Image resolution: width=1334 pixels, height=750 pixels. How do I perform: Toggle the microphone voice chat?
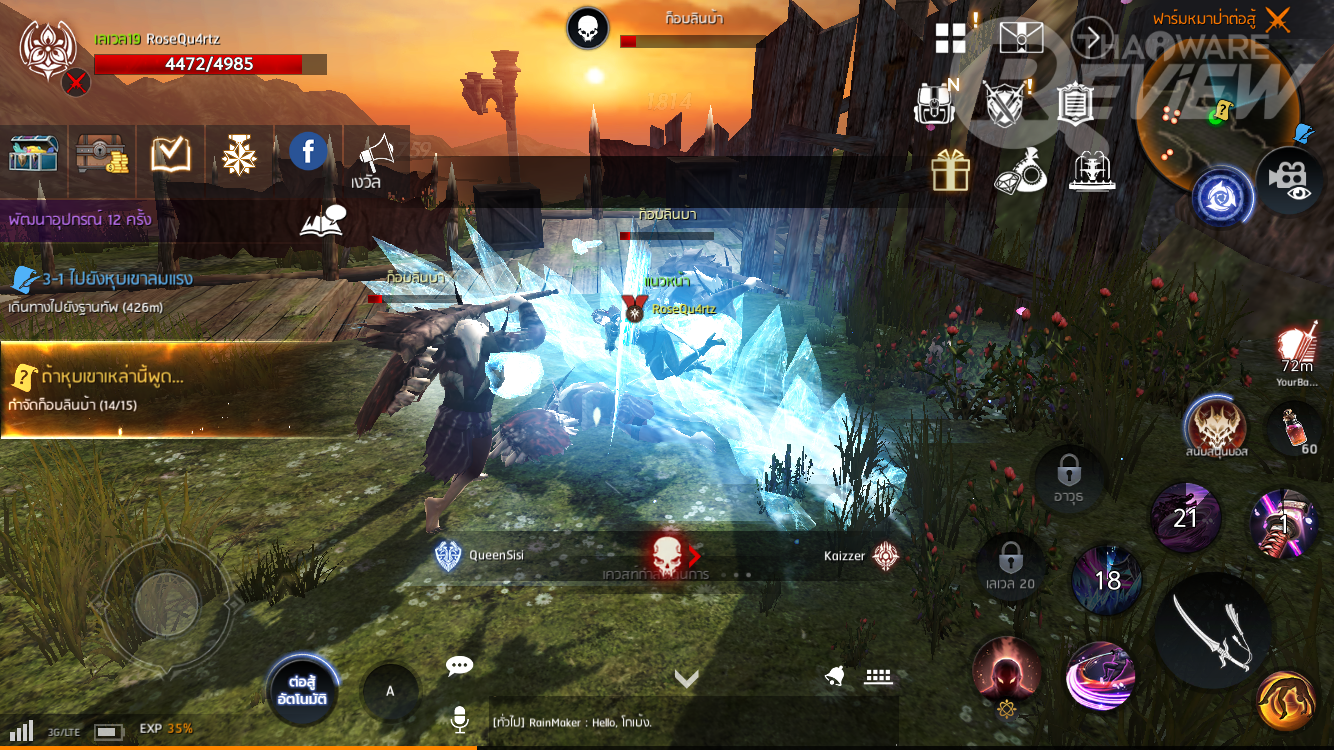pos(460,720)
